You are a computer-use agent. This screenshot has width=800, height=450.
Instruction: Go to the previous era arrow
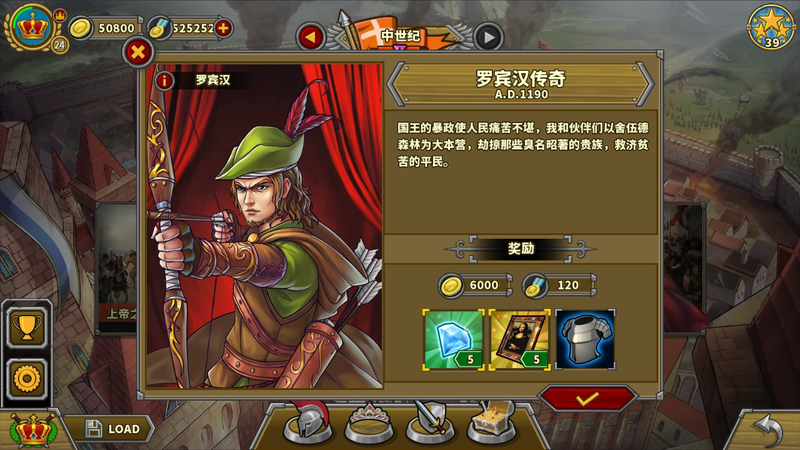[310, 37]
